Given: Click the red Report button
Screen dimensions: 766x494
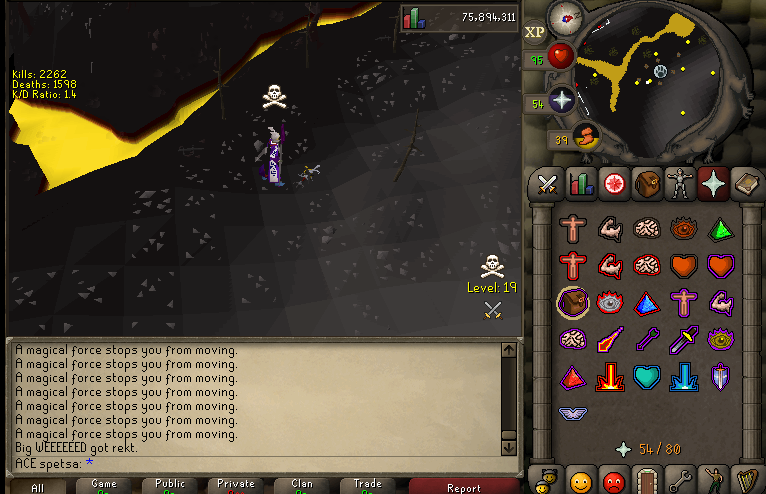Looking at the screenshot, I should (463, 487).
